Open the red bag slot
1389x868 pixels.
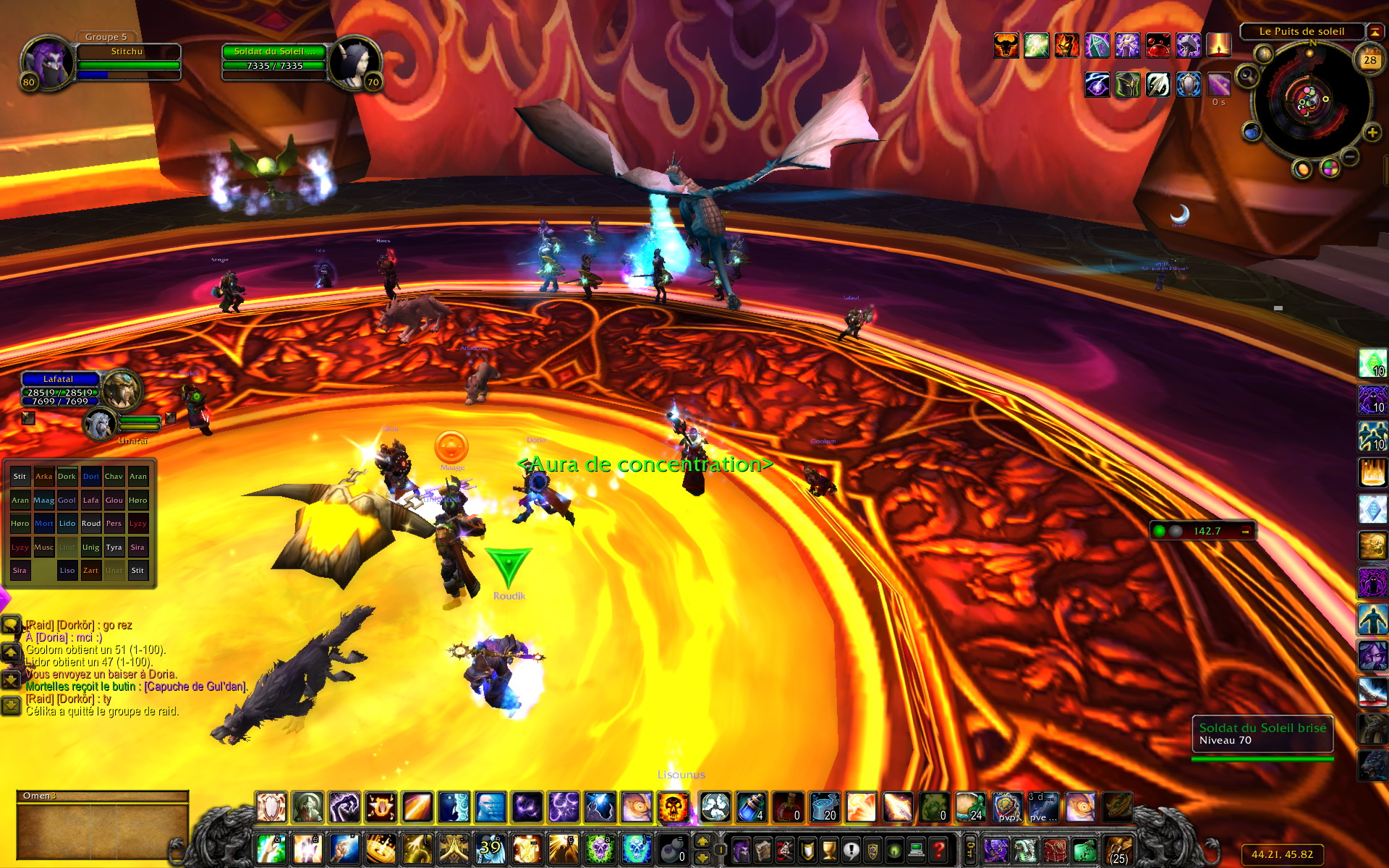[x=1055, y=849]
